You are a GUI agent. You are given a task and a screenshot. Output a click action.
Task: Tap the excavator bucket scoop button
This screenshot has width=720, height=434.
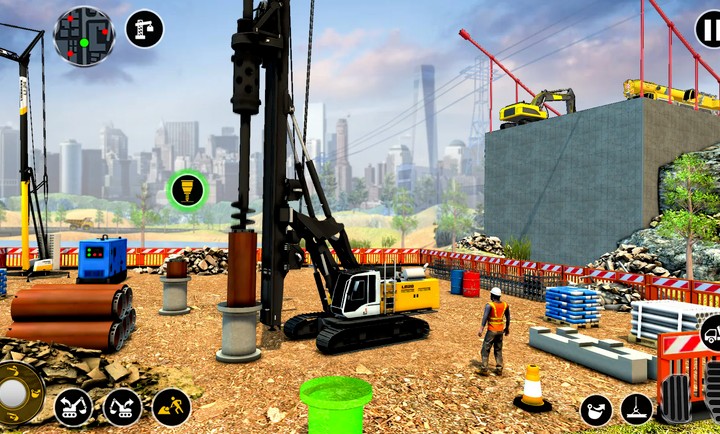click(x=596, y=409)
